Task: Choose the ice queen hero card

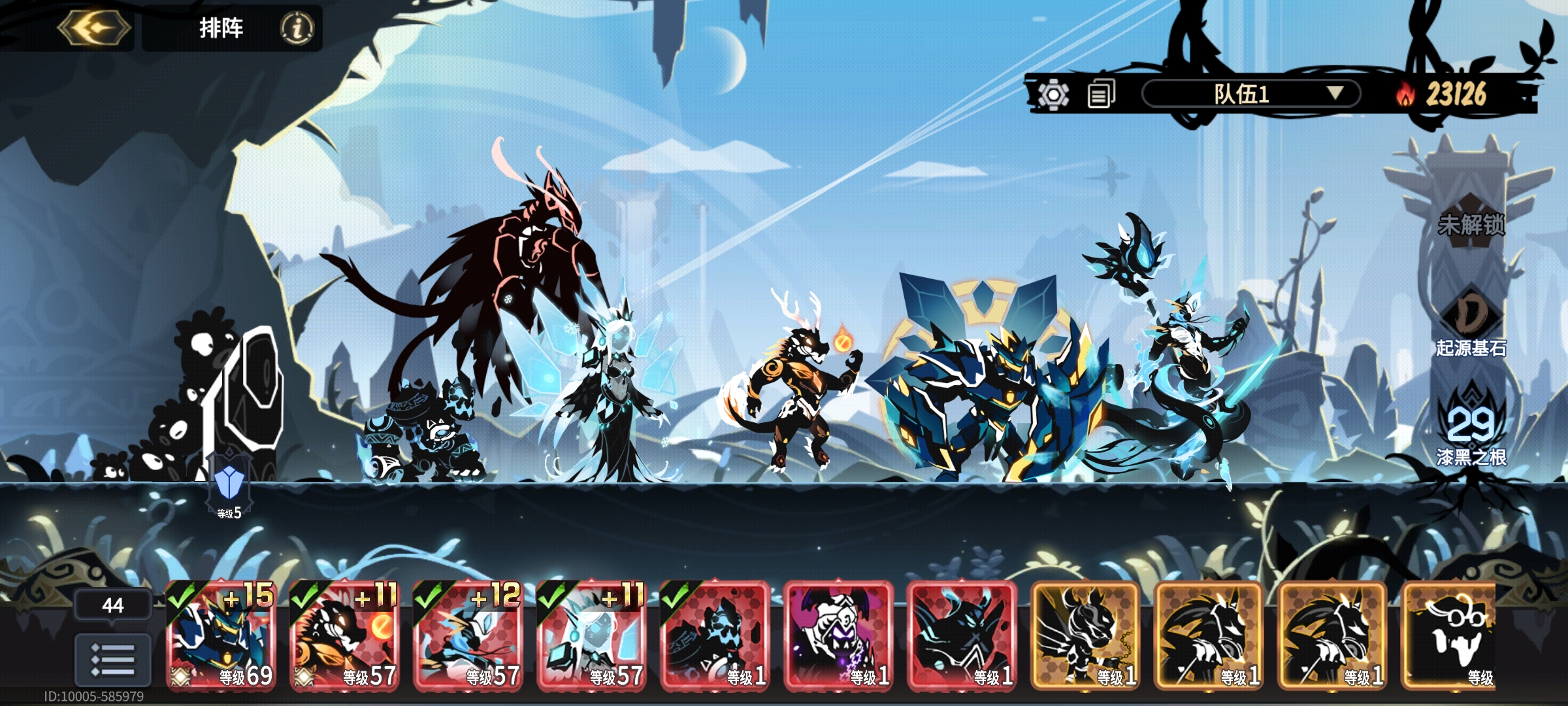Action: [x=591, y=635]
